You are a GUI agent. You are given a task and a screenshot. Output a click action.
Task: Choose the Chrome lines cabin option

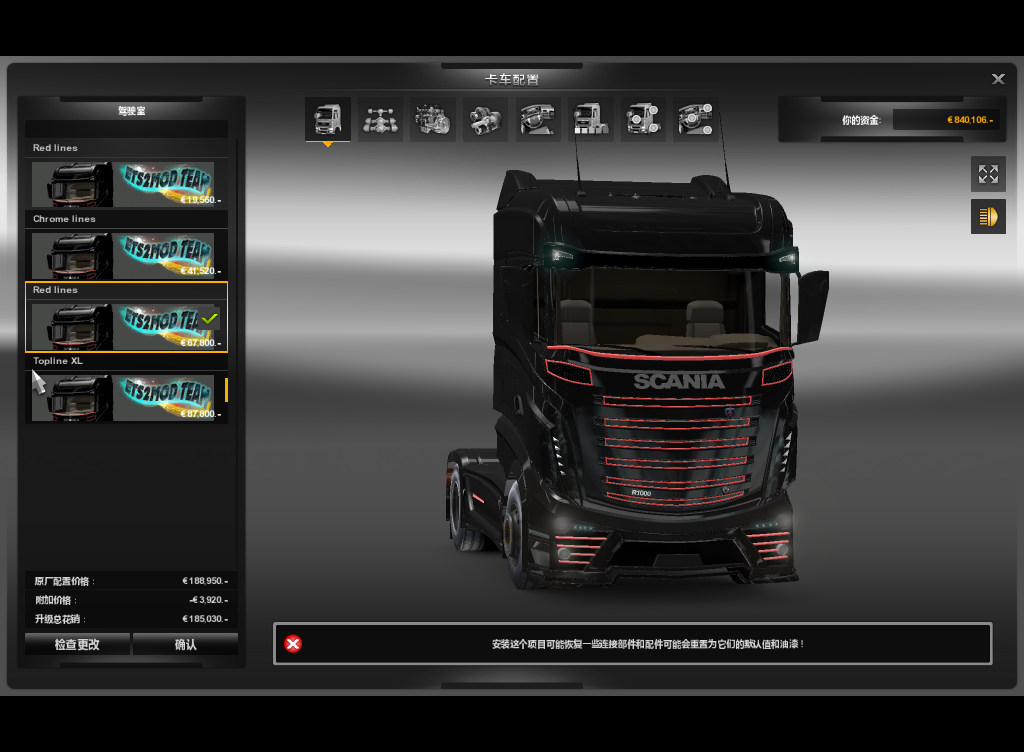pyautogui.click(x=126, y=255)
